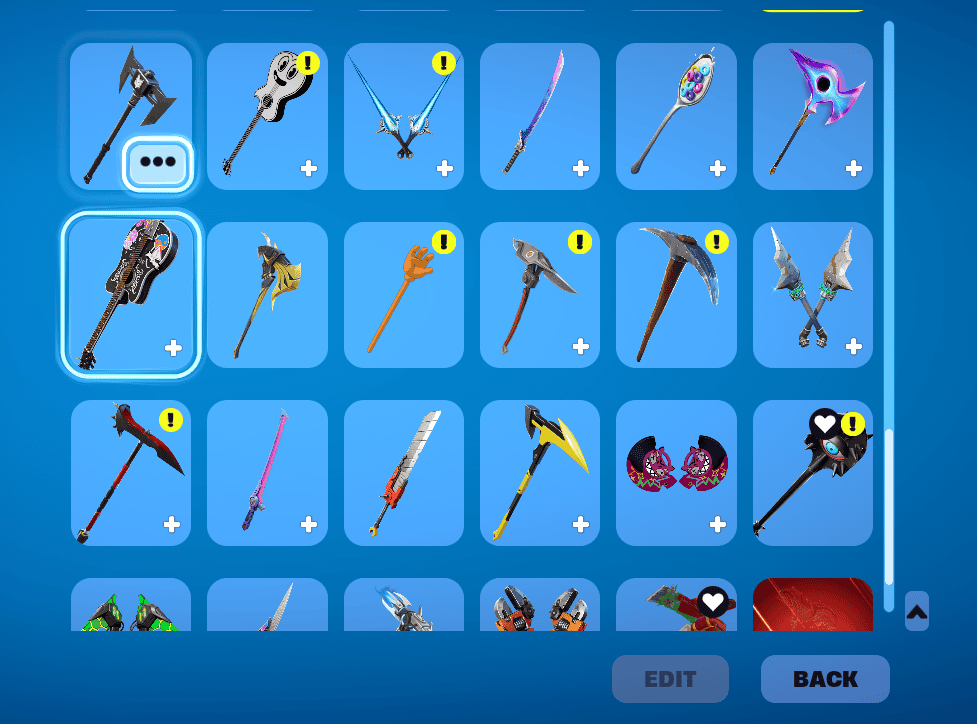Pick the silver spoon with candy pickaxe
The image size is (977, 724).
(x=676, y=116)
